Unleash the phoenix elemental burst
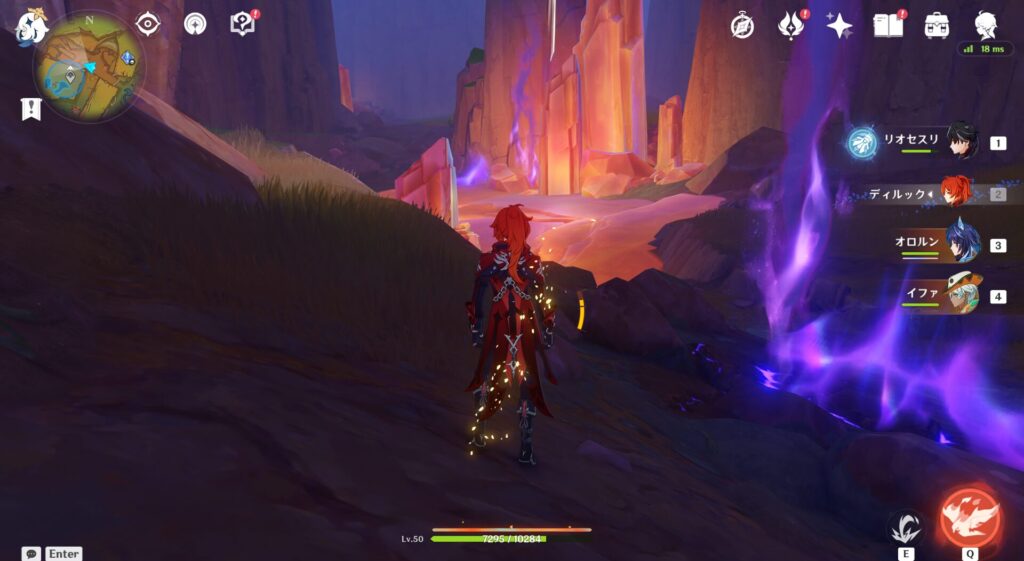1024x561 pixels. (x=970, y=518)
